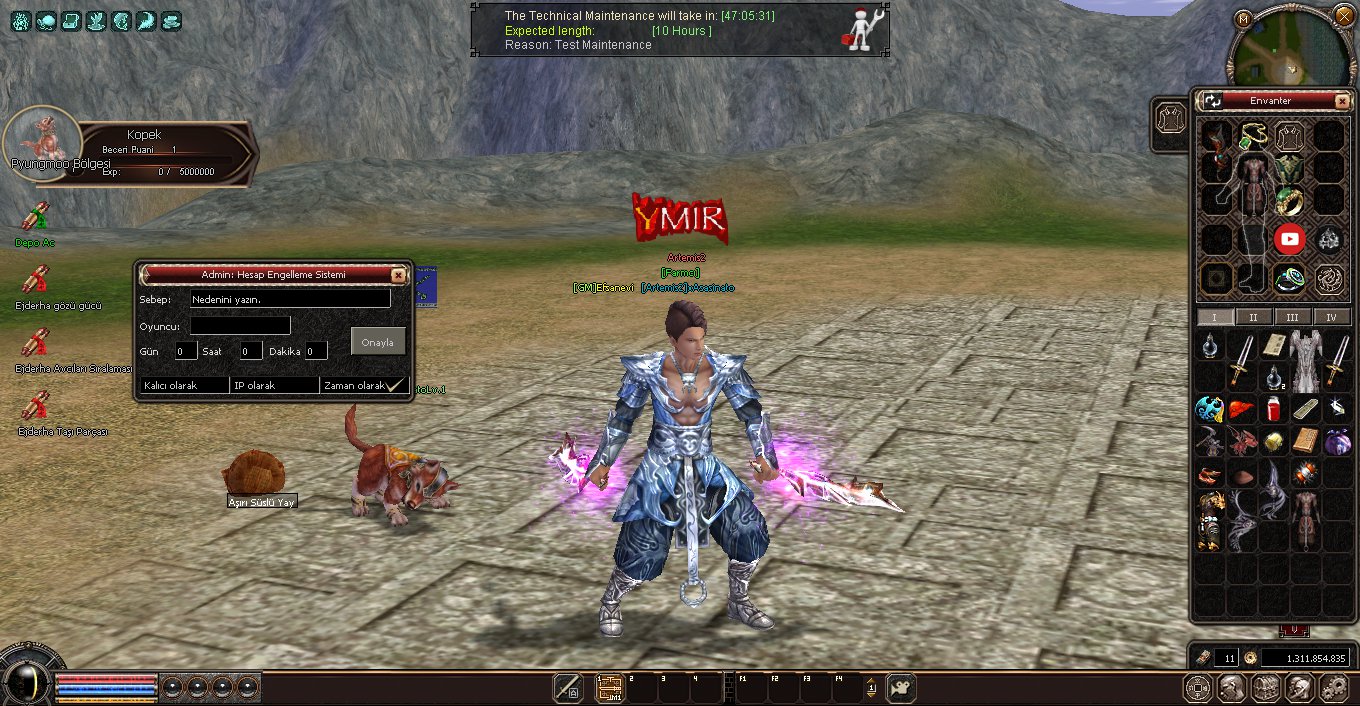
Task: Switch to inventory page II
Action: point(1253,317)
